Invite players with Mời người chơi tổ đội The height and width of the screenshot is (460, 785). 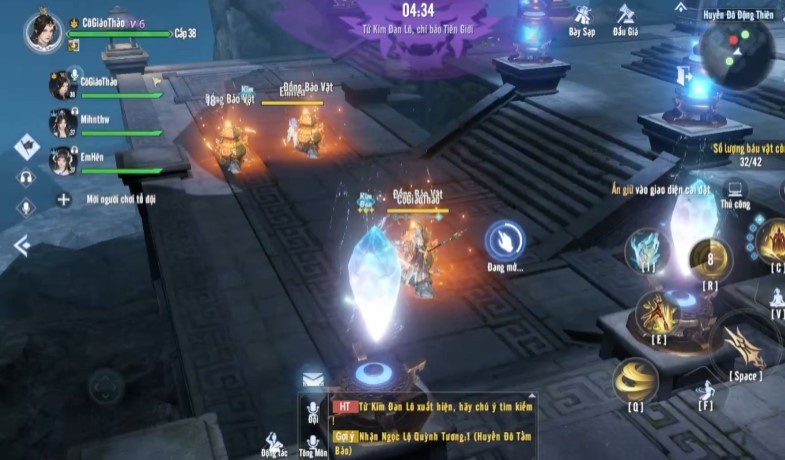pos(63,200)
